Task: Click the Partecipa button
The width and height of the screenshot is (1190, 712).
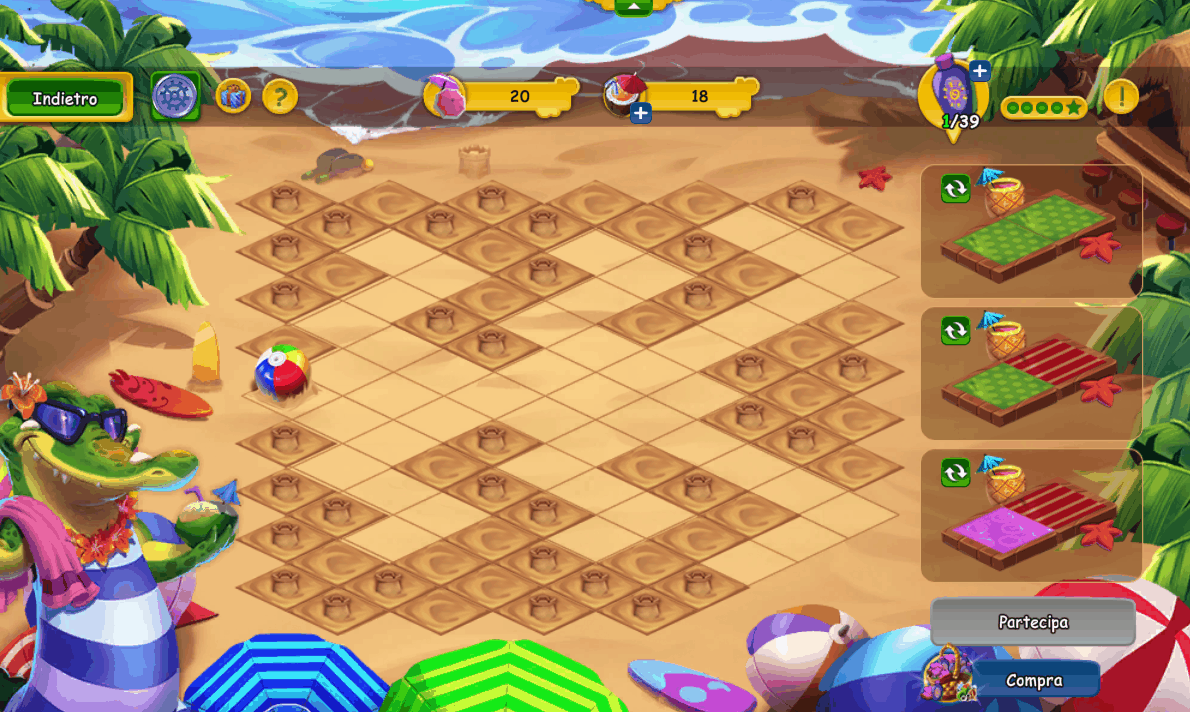Action: 1033,622
